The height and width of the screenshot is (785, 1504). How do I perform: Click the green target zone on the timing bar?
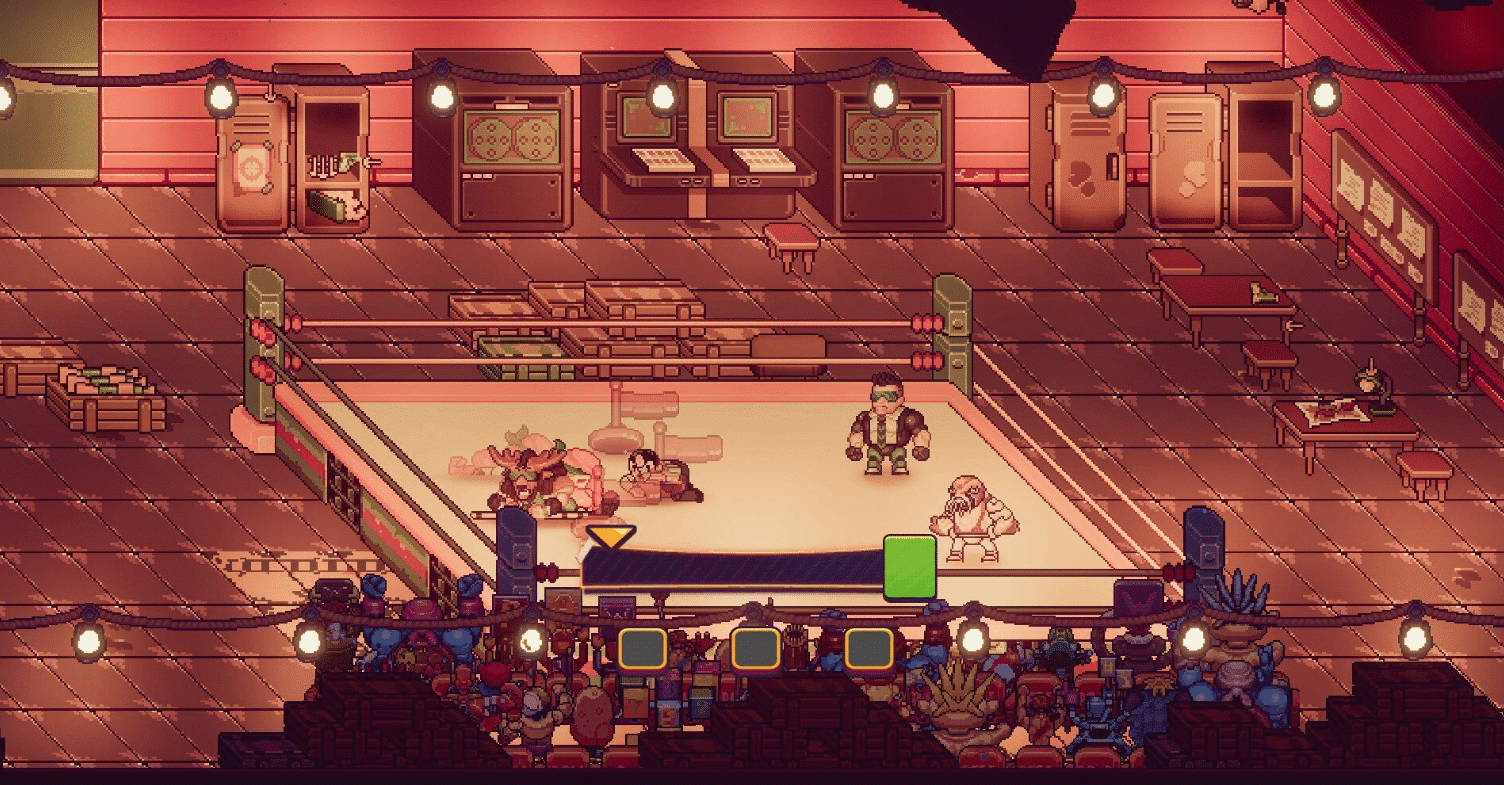[909, 566]
